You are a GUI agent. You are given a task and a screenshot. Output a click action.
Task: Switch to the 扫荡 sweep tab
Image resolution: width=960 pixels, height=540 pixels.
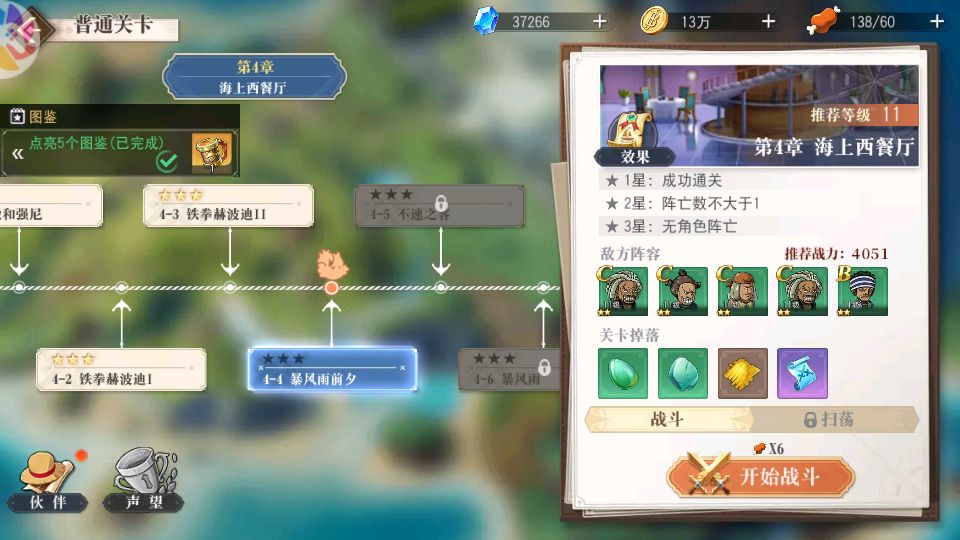point(830,420)
